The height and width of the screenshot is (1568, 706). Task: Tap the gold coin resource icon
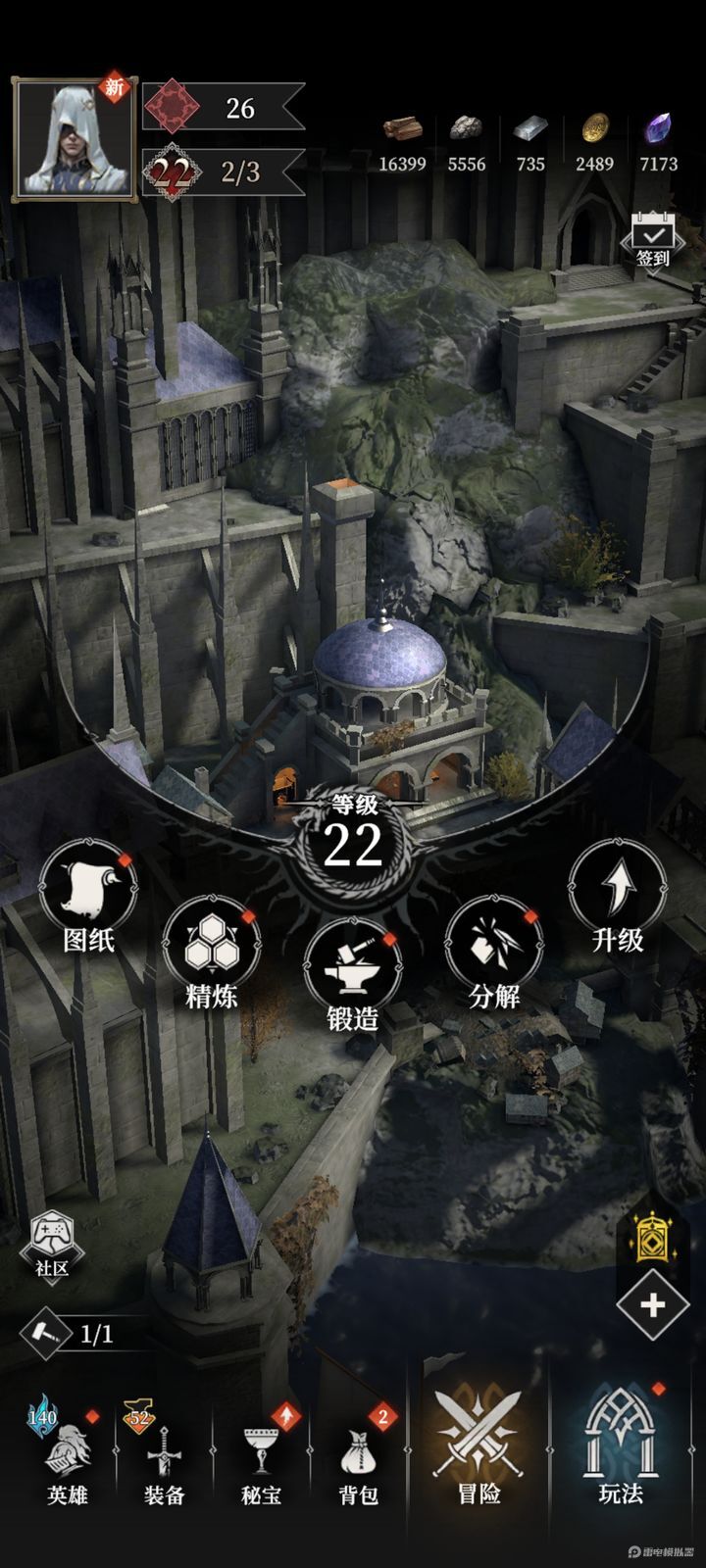594,129
